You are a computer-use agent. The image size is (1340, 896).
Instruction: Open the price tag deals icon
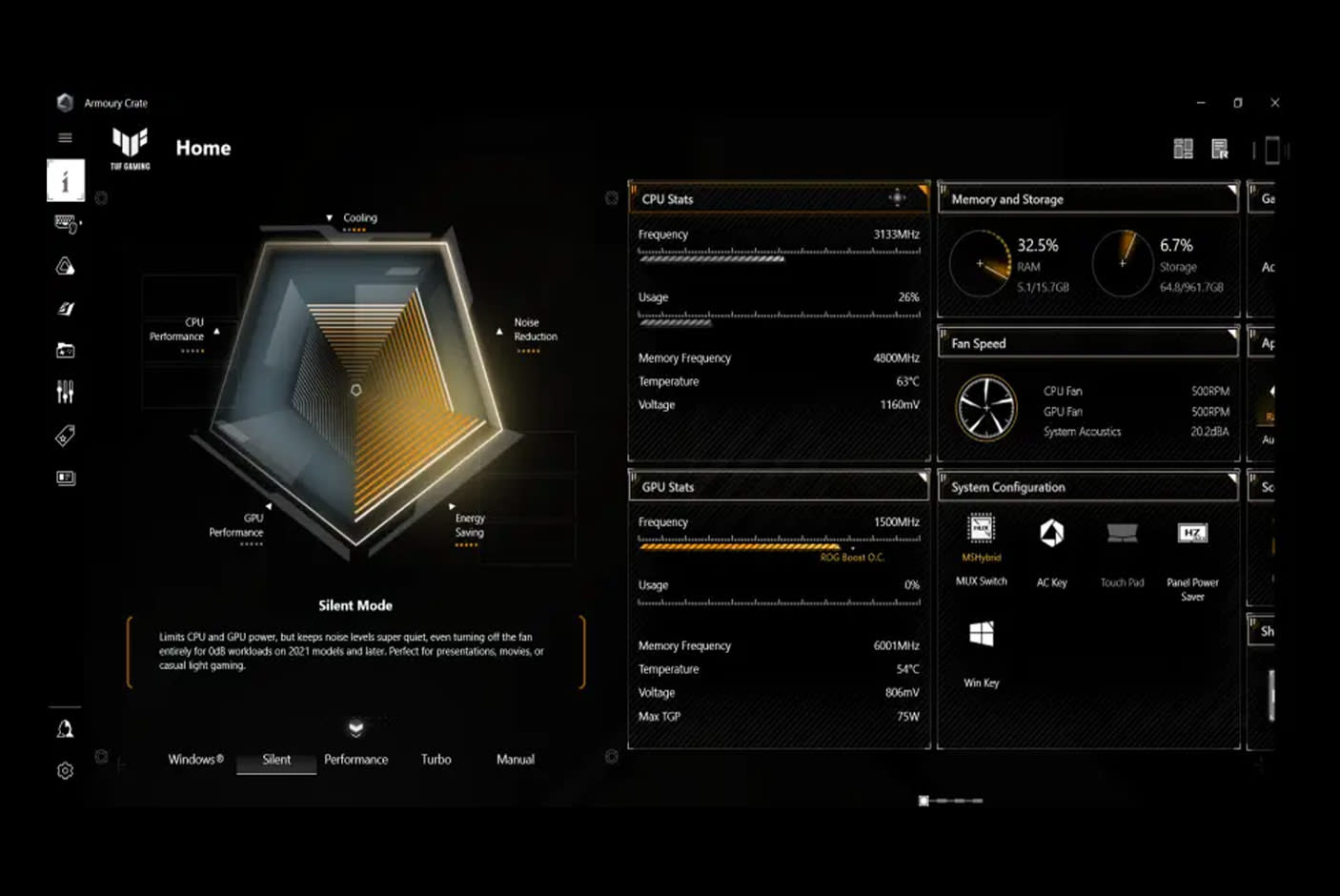pyautogui.click(x=65, y=436)
